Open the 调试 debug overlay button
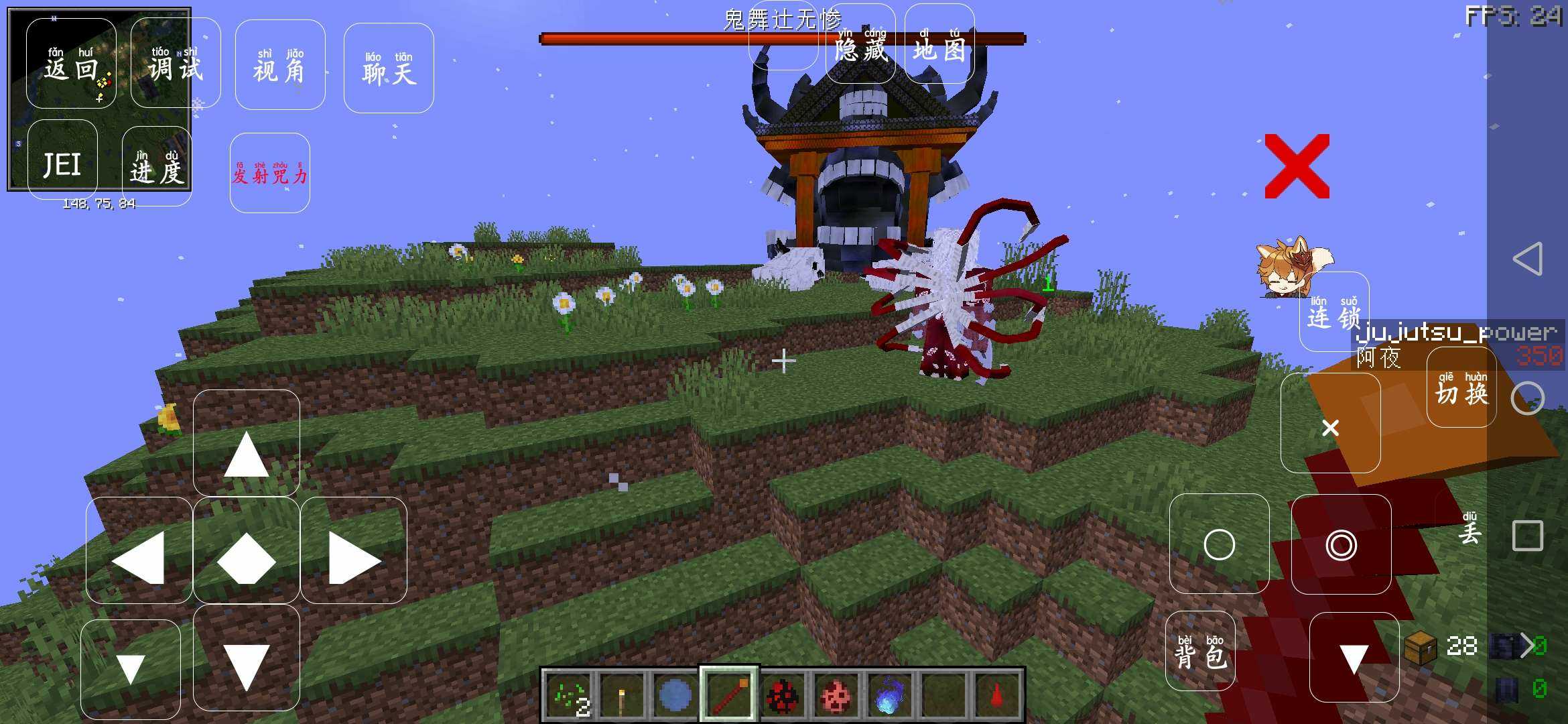The width and height of the screenshot is (1568, 724). (x=175, y=64)
